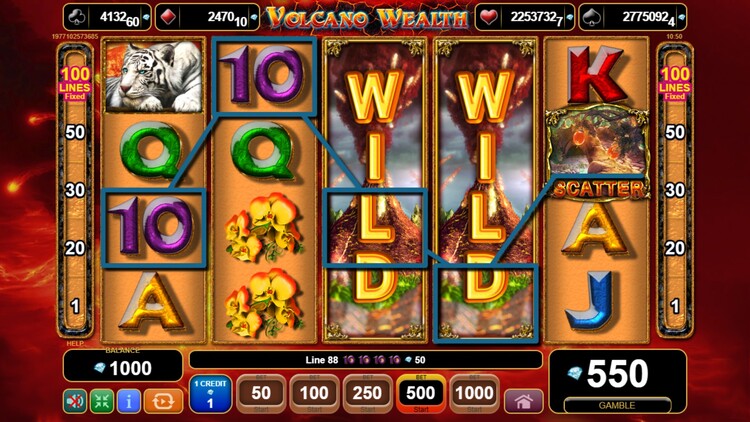
Task: Toggle the sound speaker icon
Action: [x=75, y=401]
